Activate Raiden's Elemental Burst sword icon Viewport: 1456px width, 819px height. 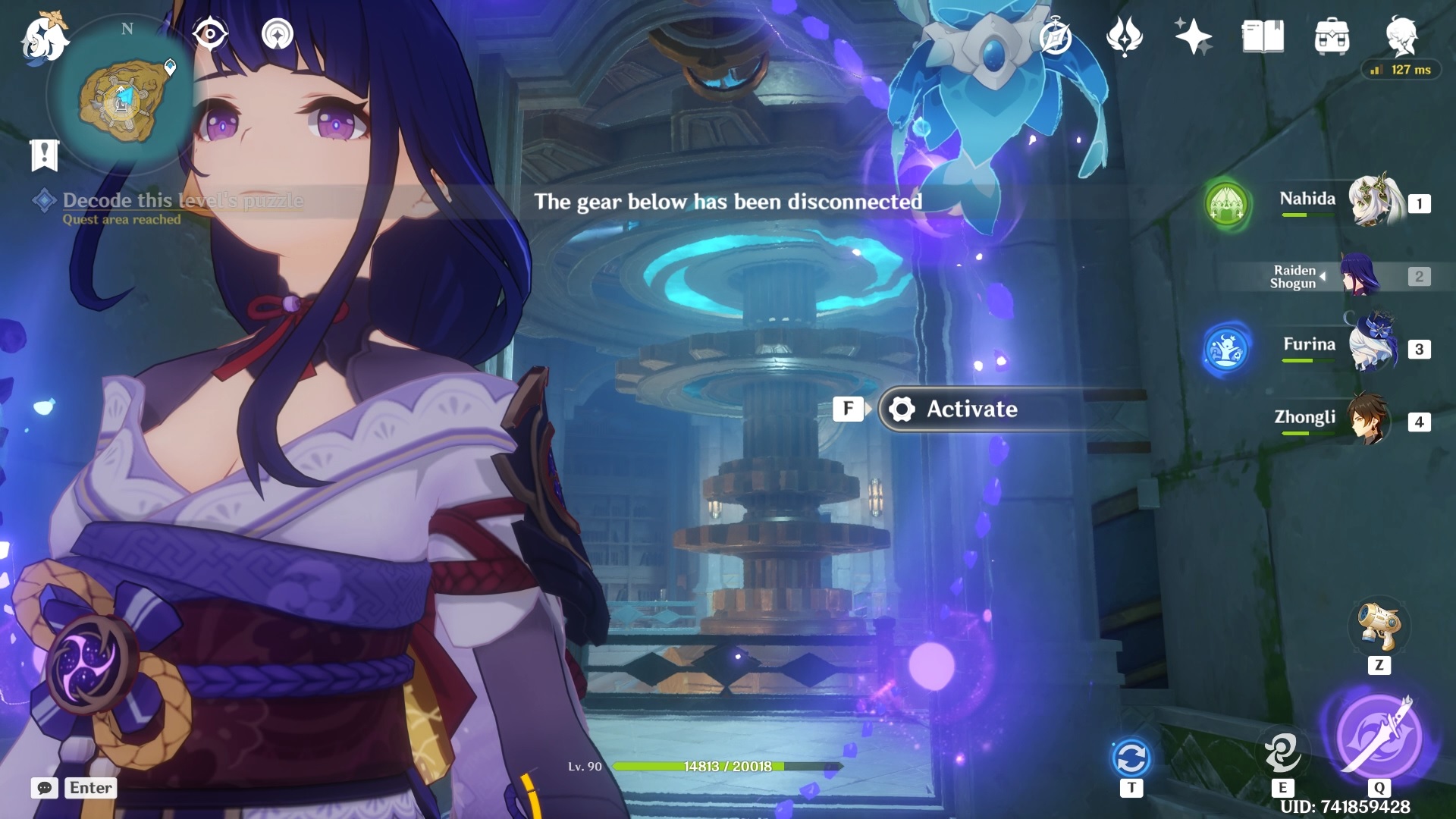click(x=1379, y=734)
